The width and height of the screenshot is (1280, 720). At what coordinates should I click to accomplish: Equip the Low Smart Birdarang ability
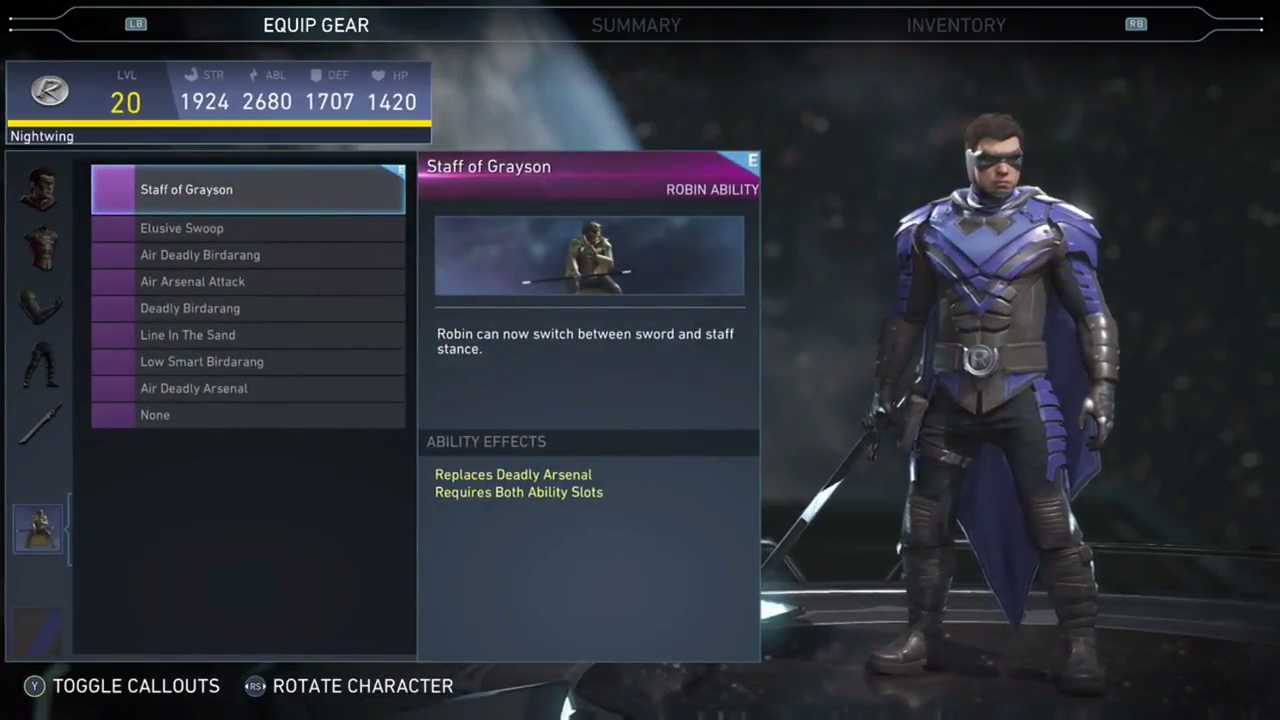248,362
